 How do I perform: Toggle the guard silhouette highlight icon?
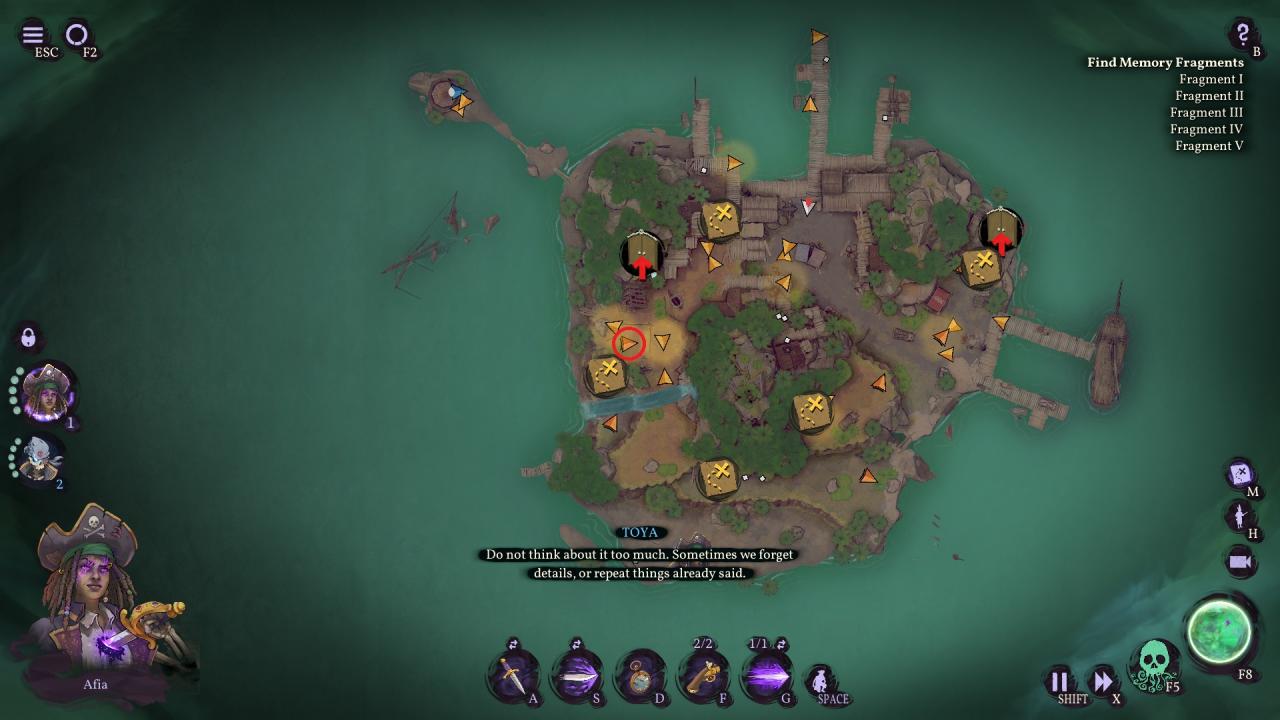(x=1241, y=516)
